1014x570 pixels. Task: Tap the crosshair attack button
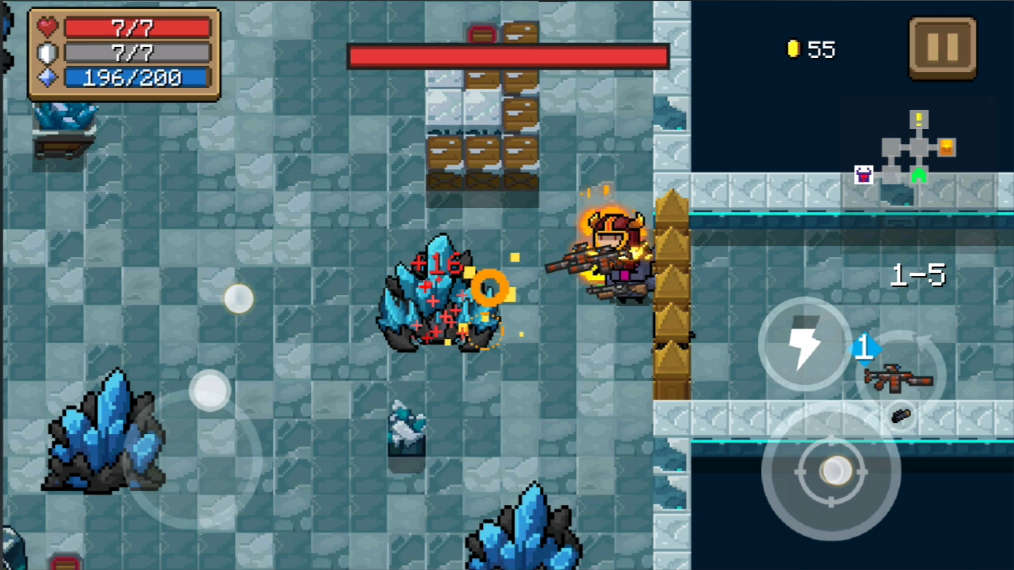pos(832,472)
